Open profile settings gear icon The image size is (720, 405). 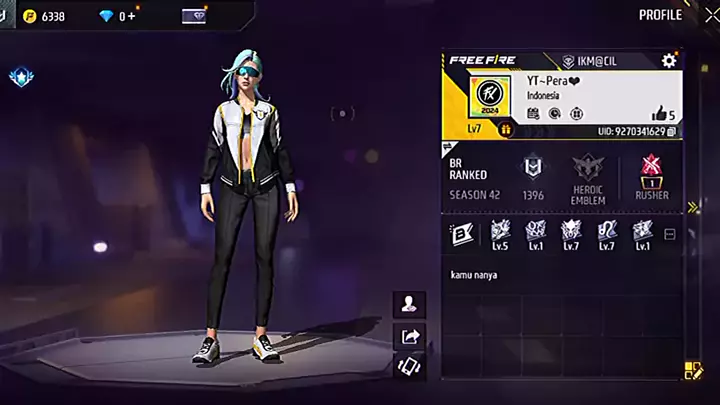pyautogui.click(x=669, y=61)
